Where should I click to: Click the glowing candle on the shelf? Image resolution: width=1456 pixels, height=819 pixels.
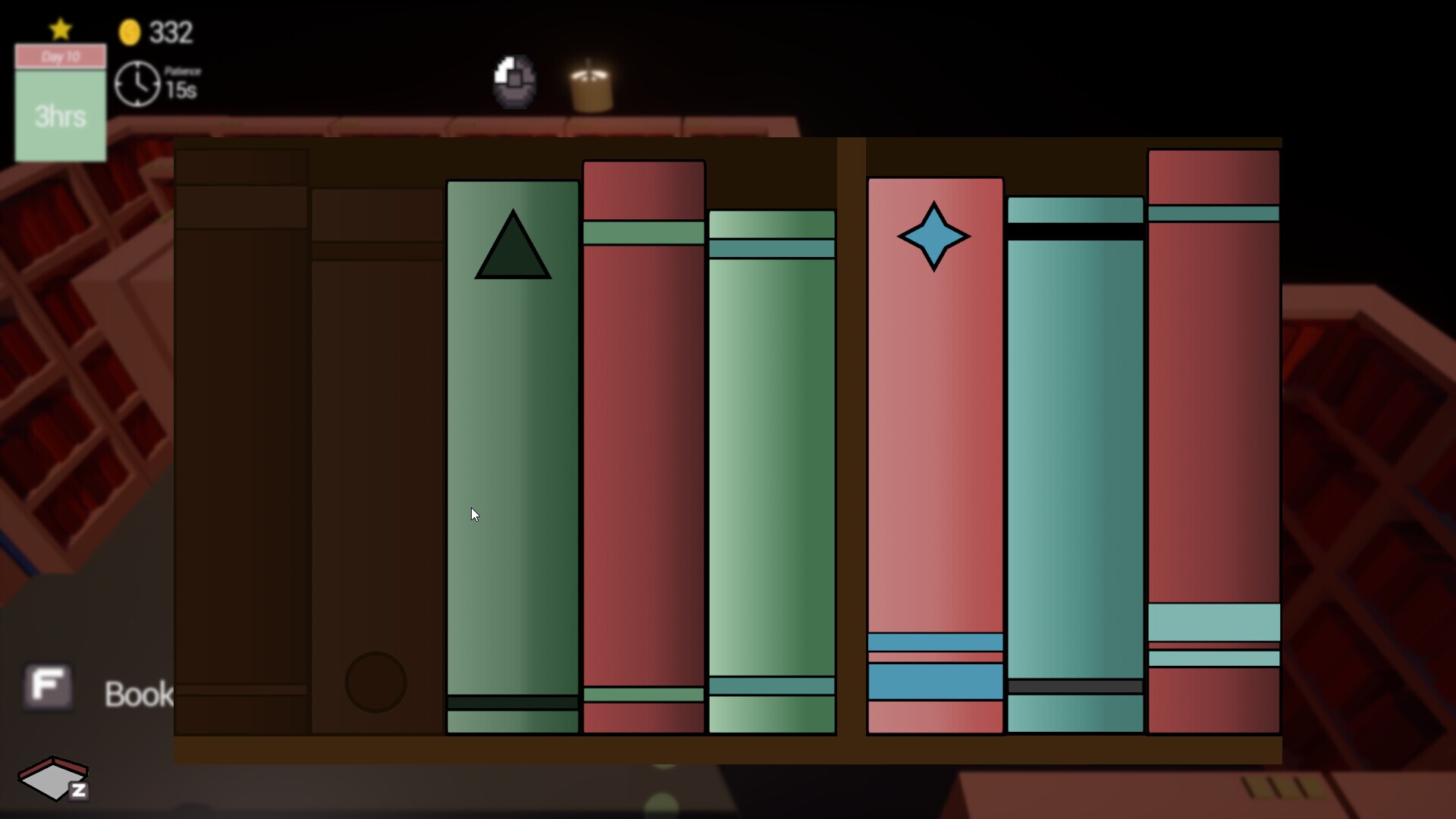tap(592, 85)
